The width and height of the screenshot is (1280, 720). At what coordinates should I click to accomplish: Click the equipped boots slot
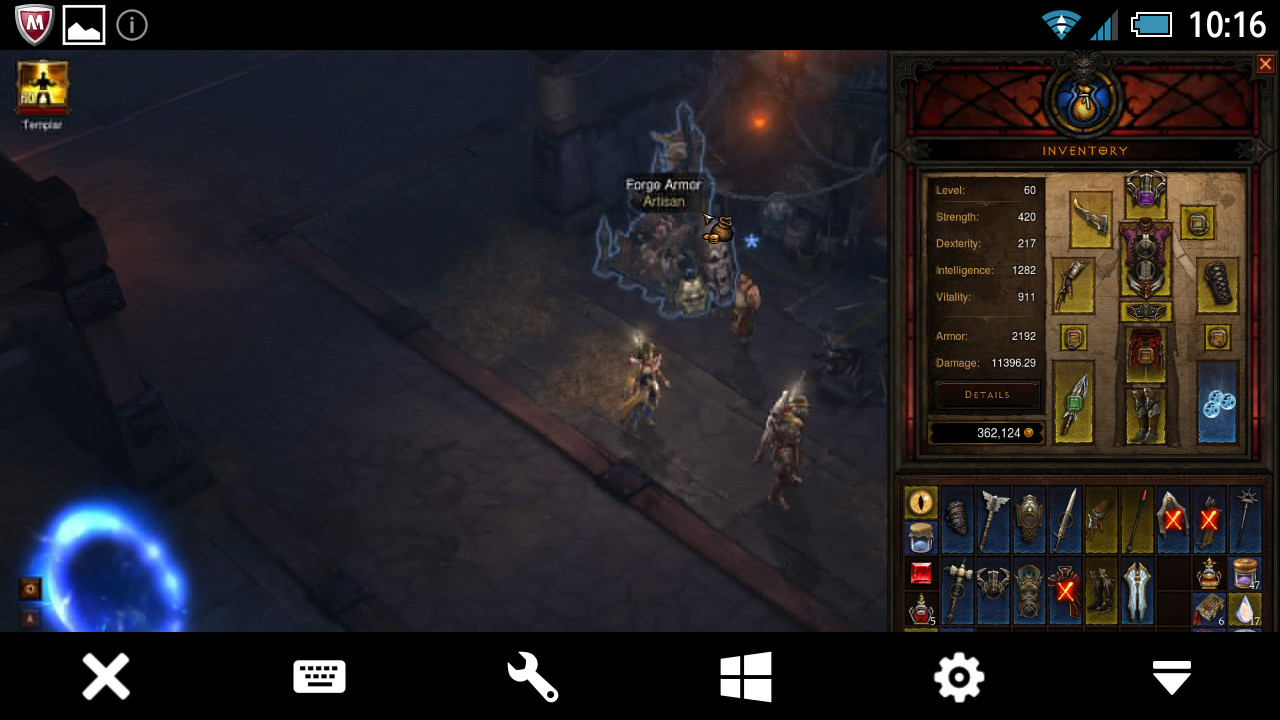click(1145, 415)
